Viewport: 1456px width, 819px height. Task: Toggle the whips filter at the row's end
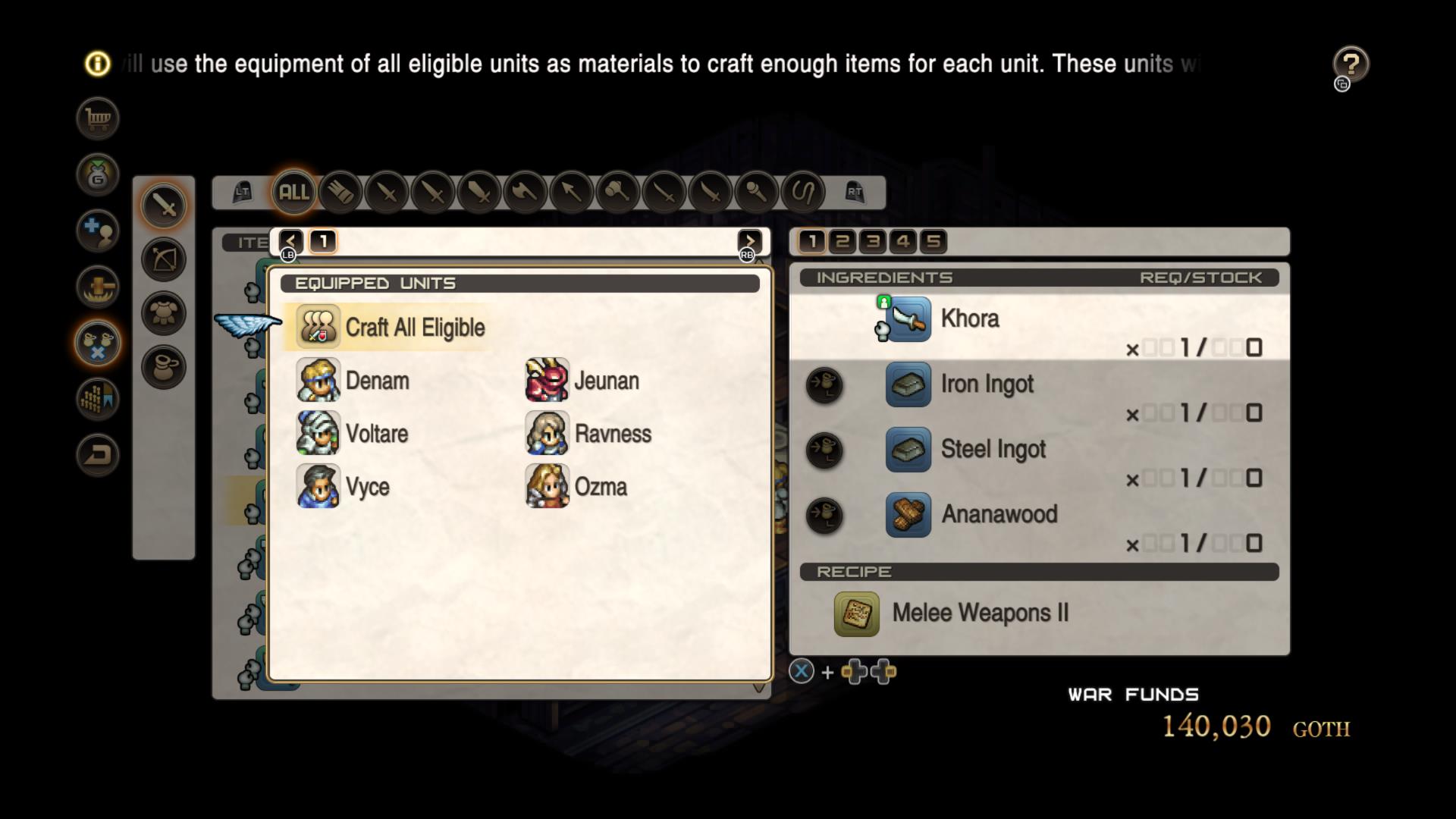[x=804, y=193]
